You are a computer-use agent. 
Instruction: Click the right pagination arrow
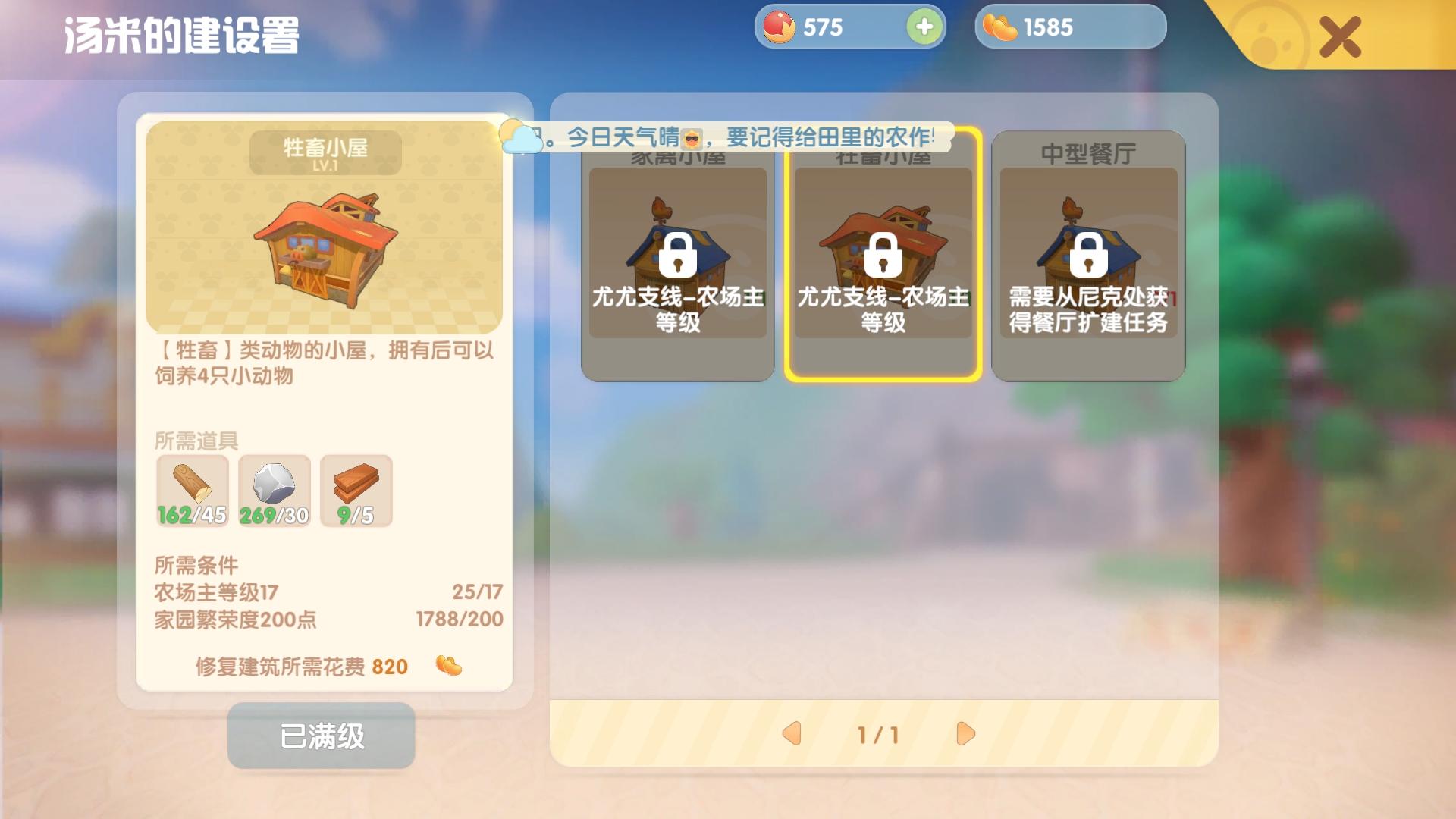[965, 734]
